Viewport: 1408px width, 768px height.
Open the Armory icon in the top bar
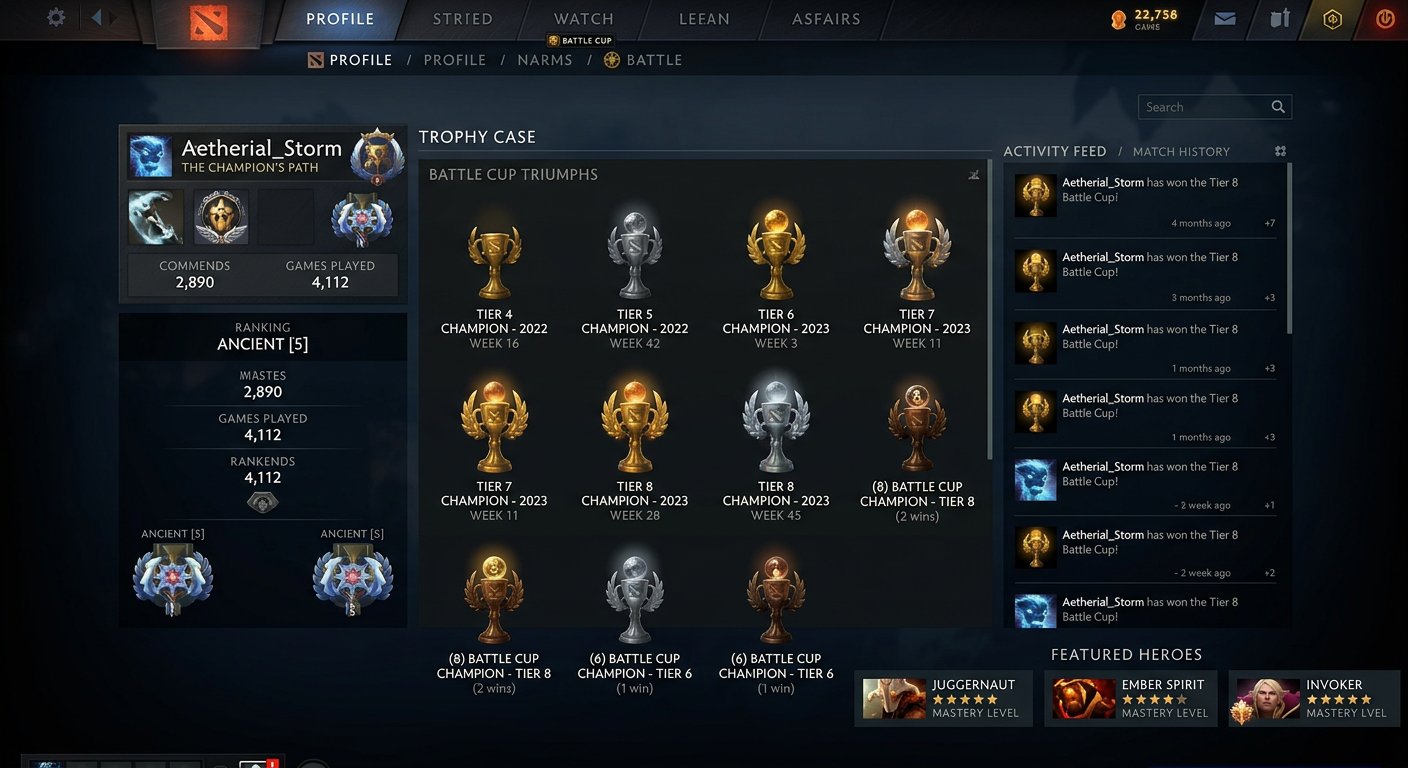pyautogui.click(x=1278, y=18)
